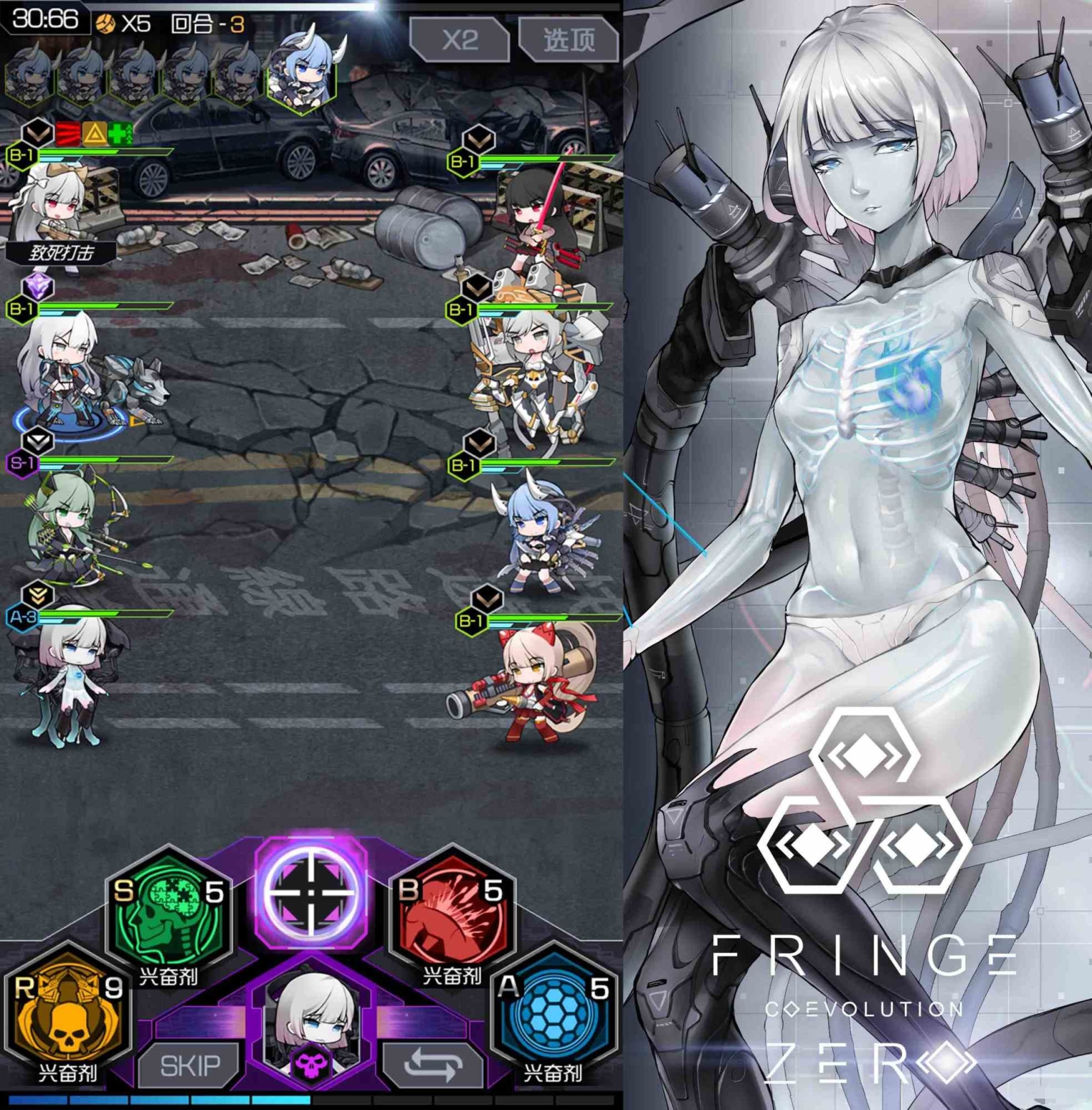This screenshot has width=1092, height=1110.
Task: Activate the red B-rank stimulant skill
Action: [x=452, y=911]
